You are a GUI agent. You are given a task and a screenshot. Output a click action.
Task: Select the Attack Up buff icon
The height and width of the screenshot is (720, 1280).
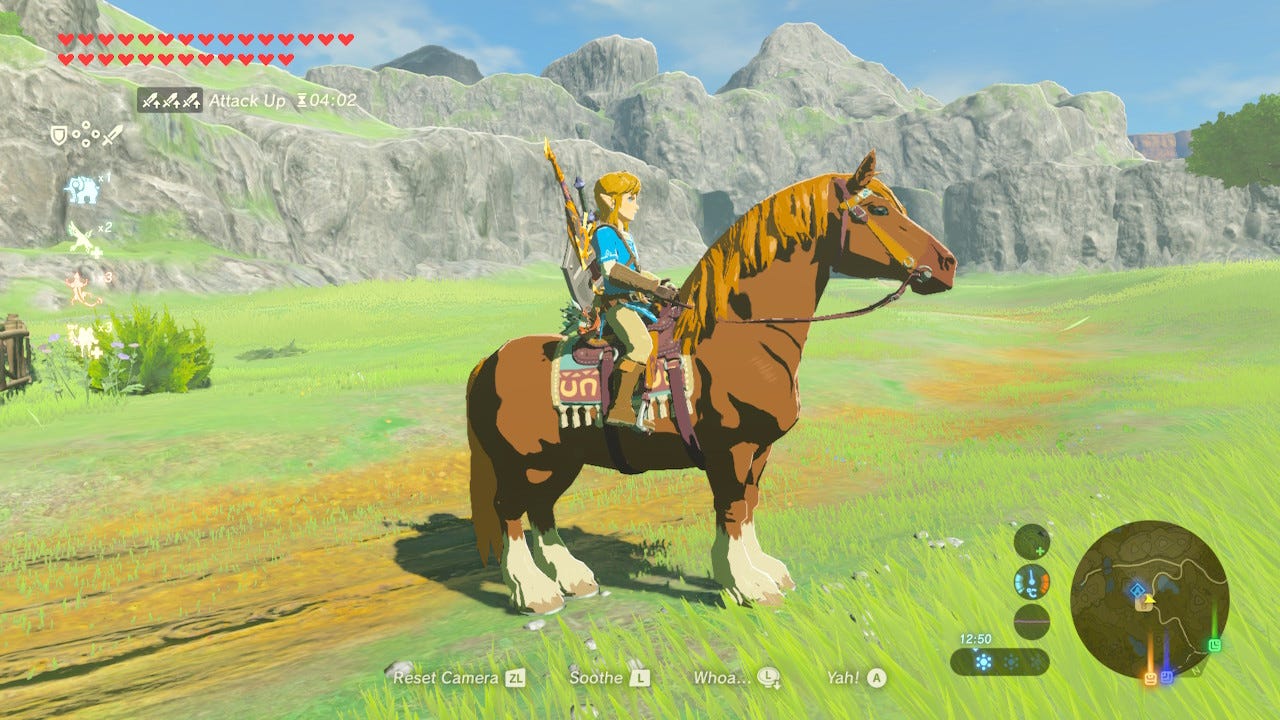(x=168, y=100)
